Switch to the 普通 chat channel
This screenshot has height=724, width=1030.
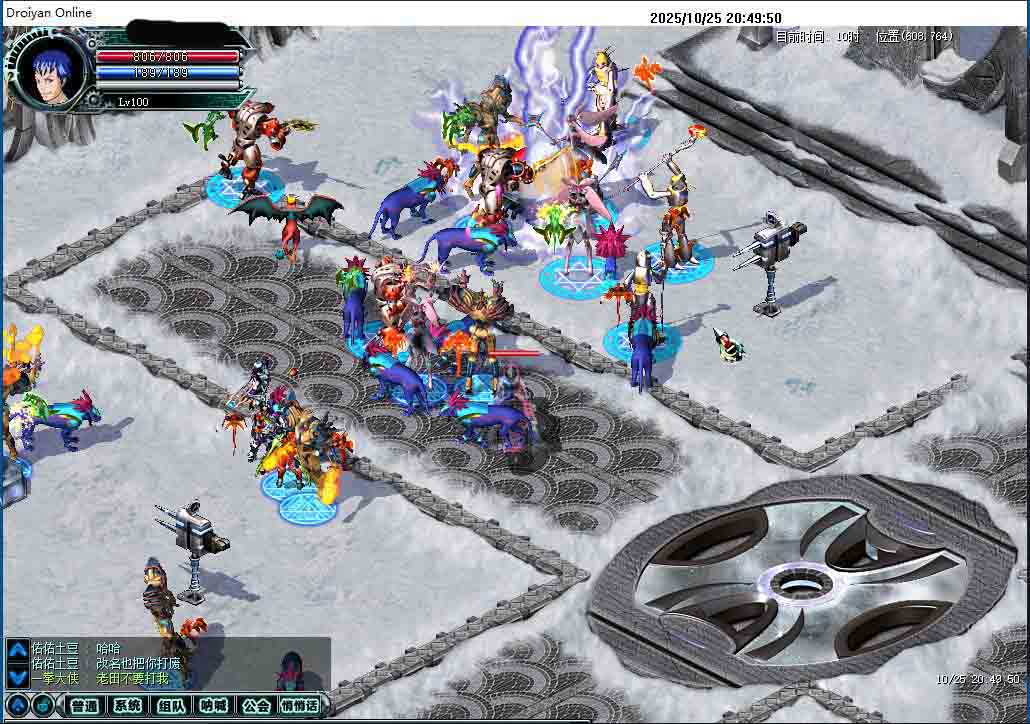pos(85,706)
